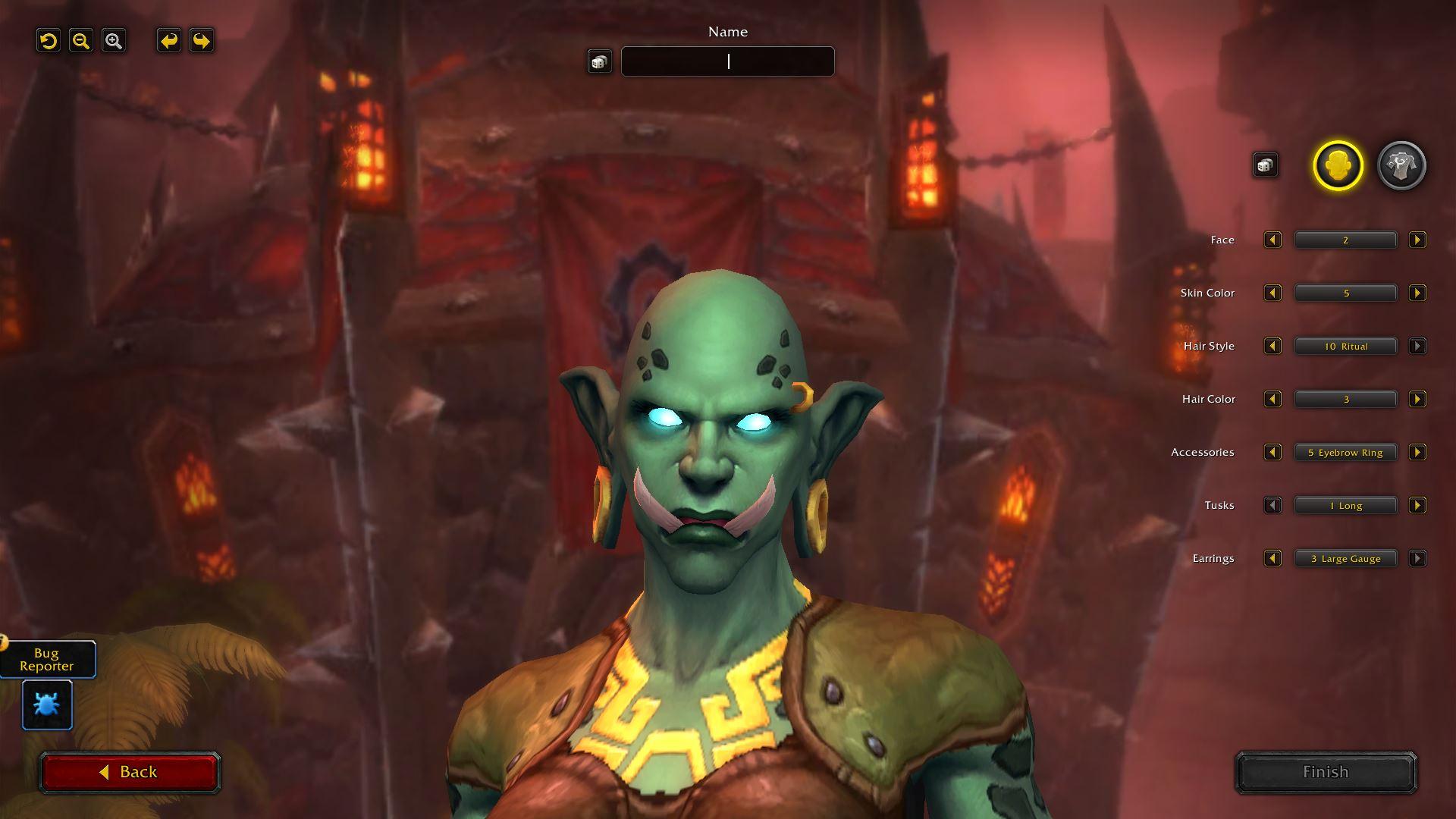Step Earrings back from 3 Large Gauge
Screen dimensions: 1456x819
(1272, 558)
